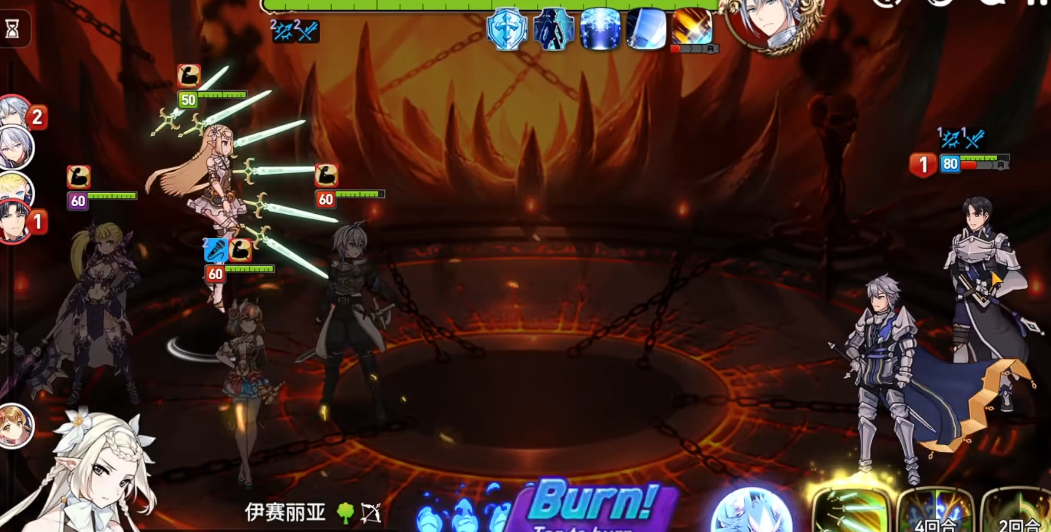Viewport: 1051px width, 532px height.
Task: Select the skill with 2-turn cooldown
Action: coord(1017,510)
